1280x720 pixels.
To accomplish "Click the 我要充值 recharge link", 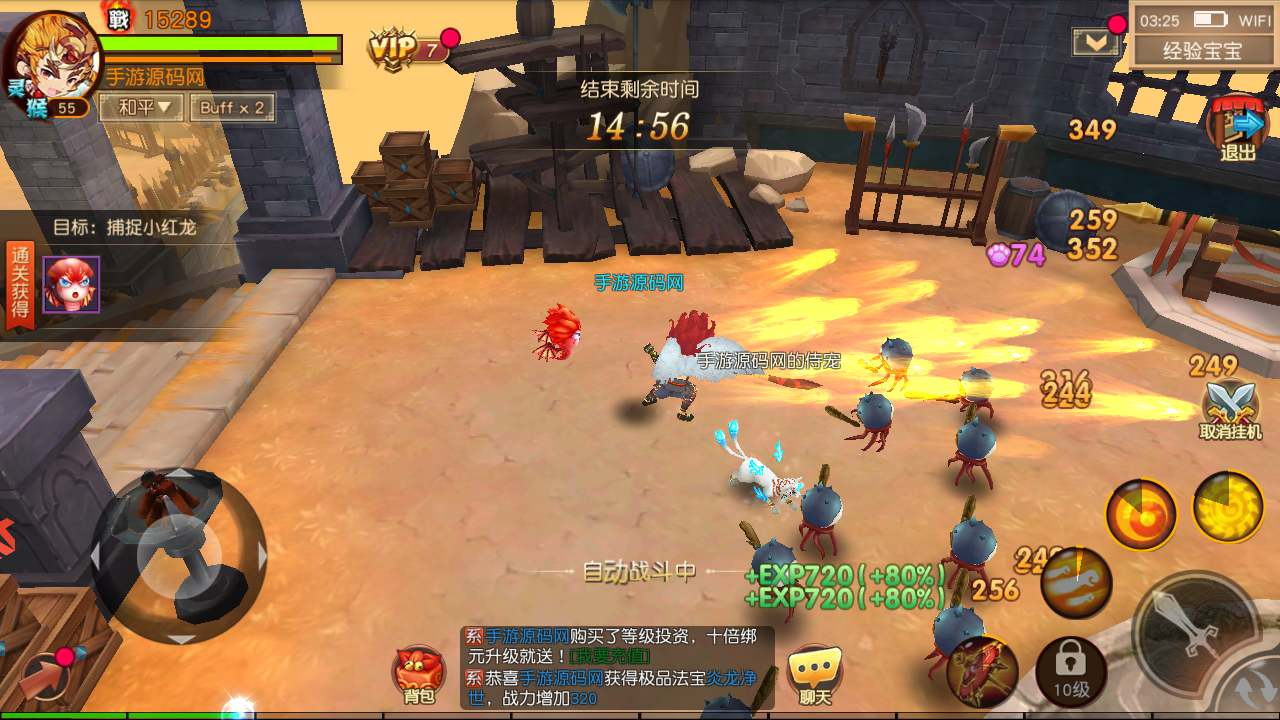I will coord(610,655).
